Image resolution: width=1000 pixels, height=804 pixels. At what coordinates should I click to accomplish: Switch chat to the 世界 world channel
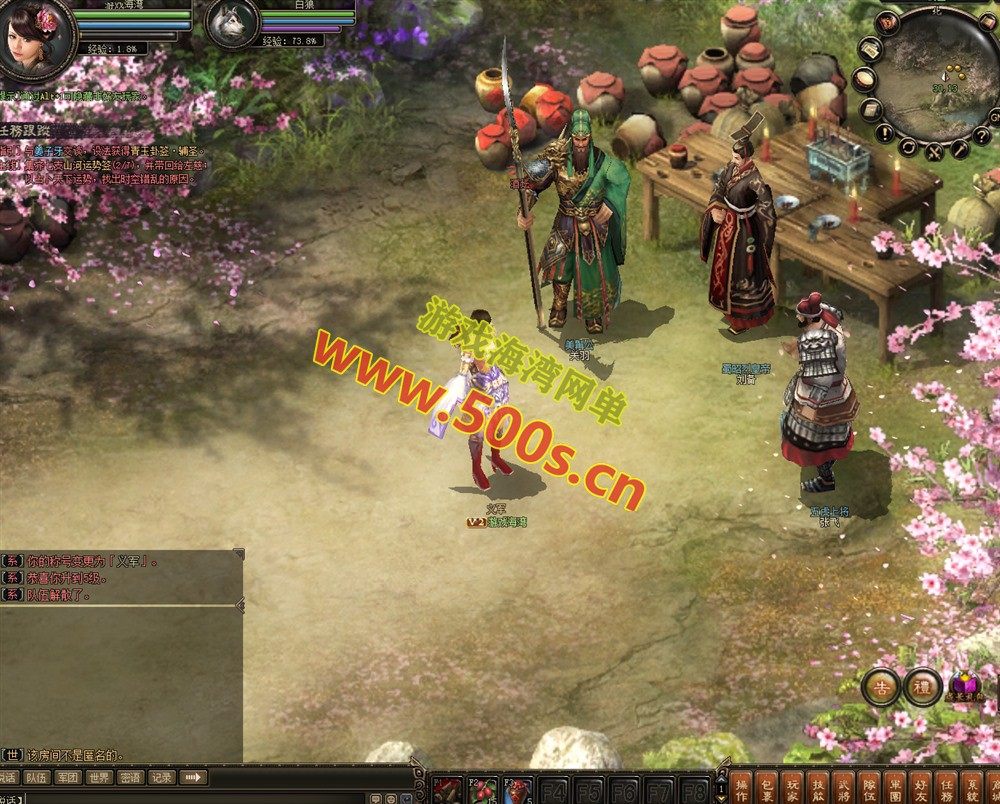pos(98,777)
